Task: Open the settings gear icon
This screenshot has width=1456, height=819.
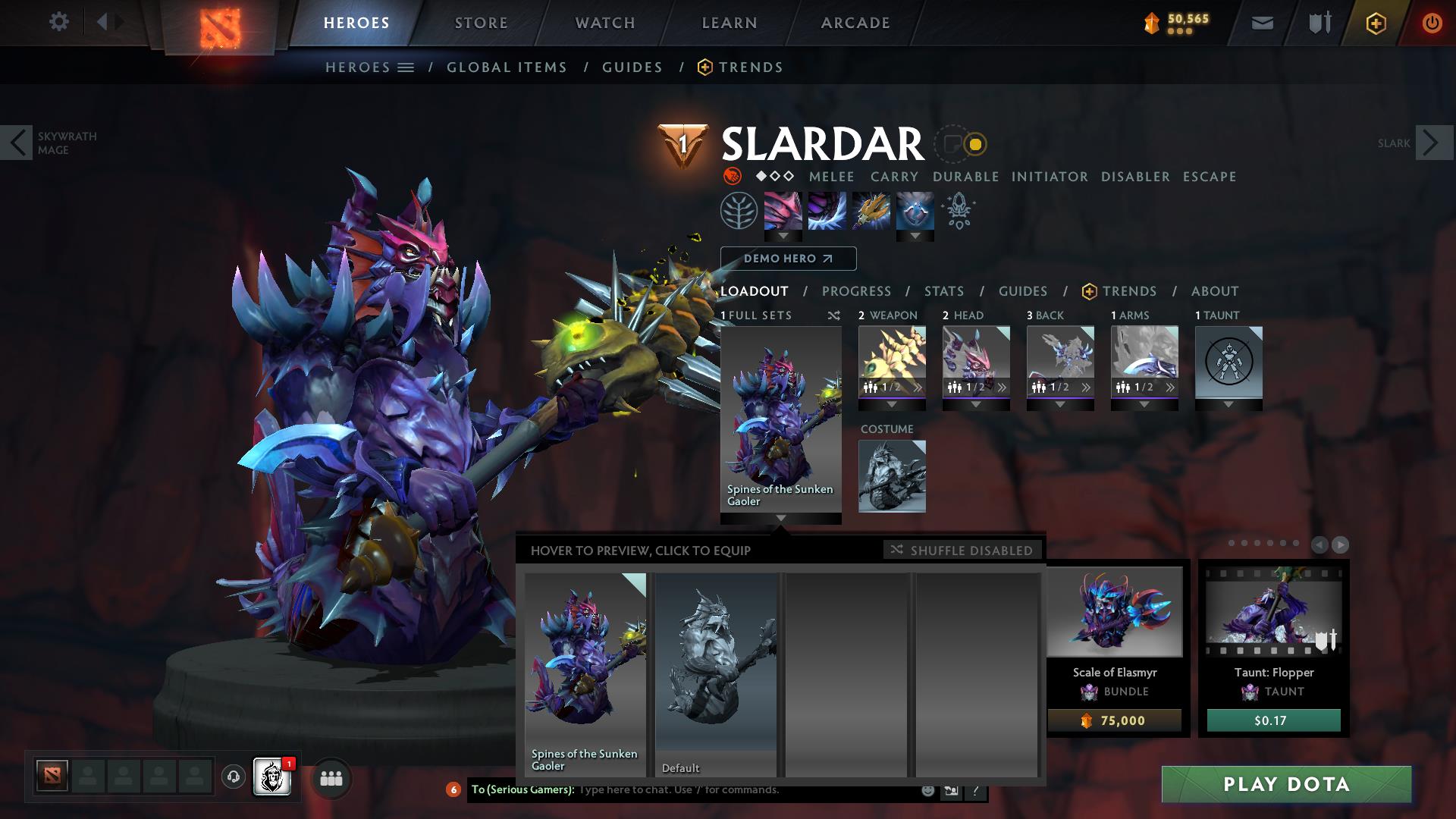Action: (59, 22)
